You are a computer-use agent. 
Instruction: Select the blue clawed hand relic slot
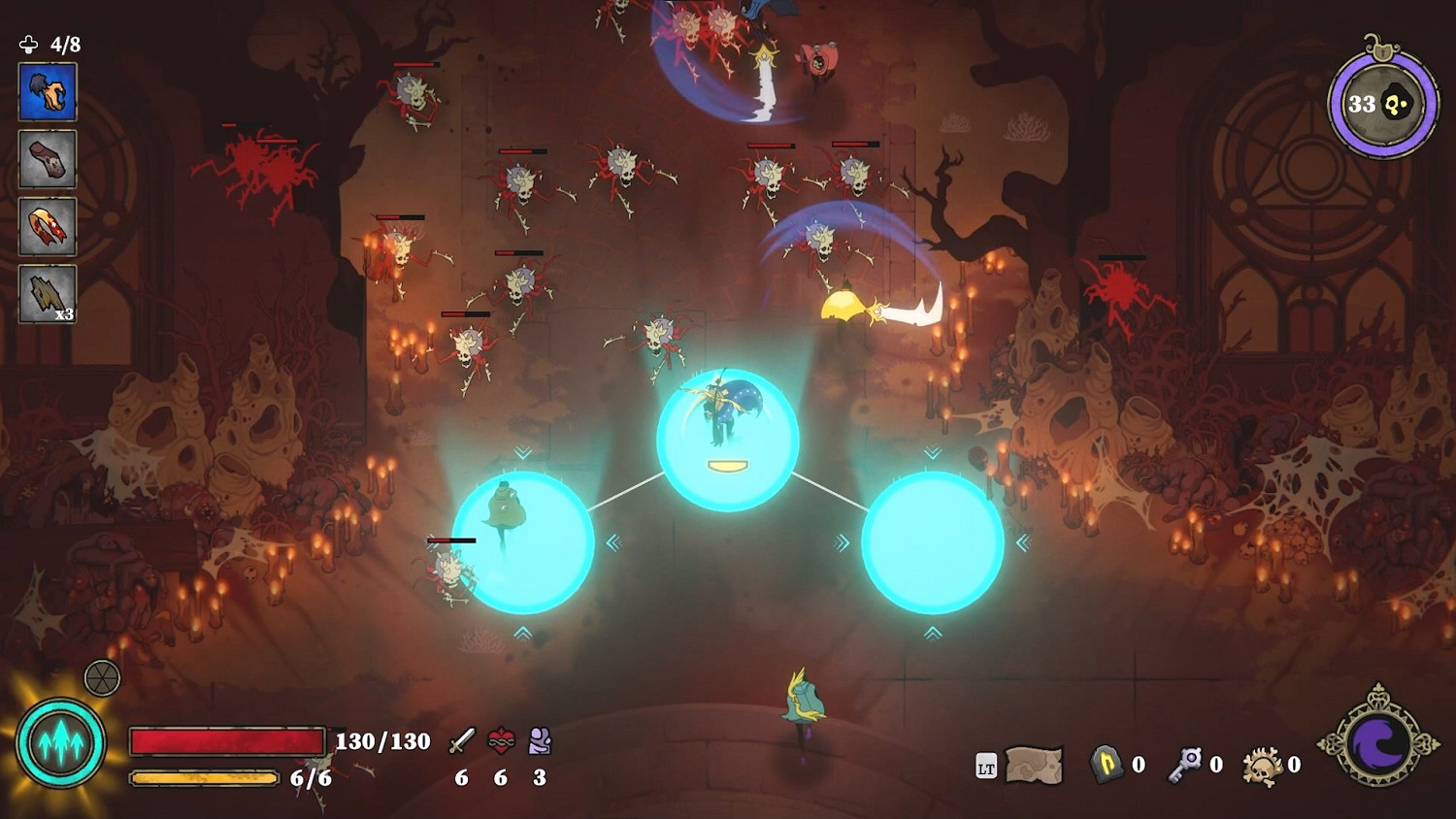(x=48, y=92)
